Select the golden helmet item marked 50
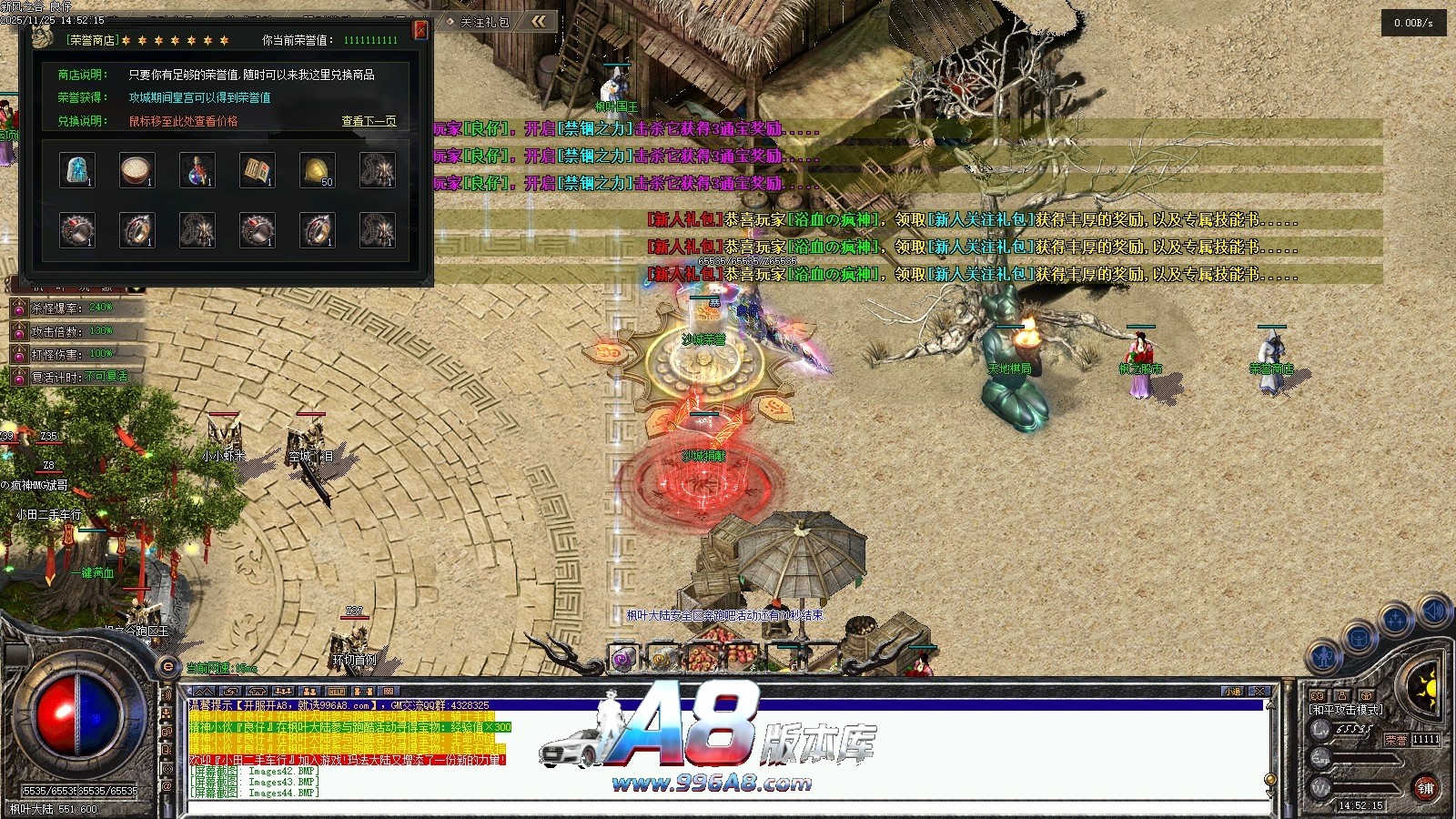Image resolution: width=1456 pixels, height=819 pixels. (318, 170)
